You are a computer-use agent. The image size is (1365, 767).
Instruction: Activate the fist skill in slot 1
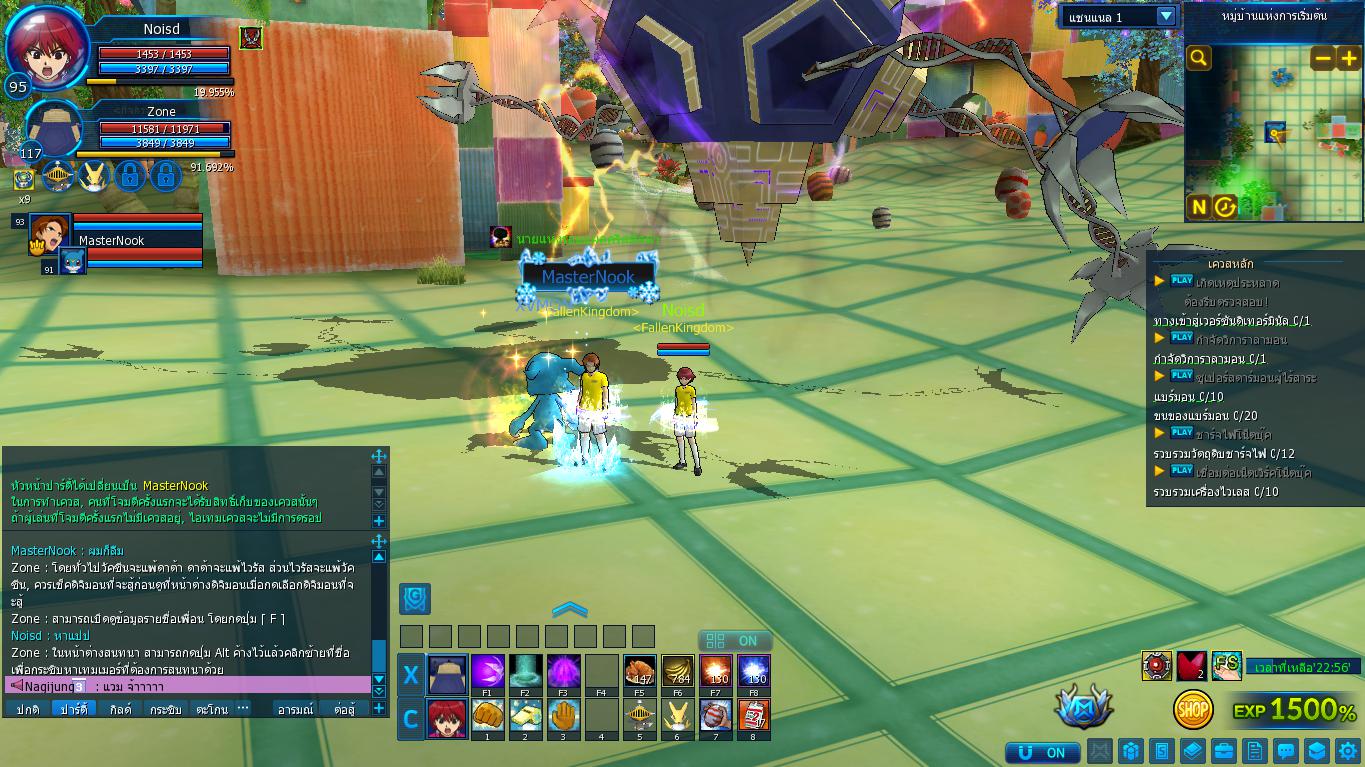tap(487, 716)
